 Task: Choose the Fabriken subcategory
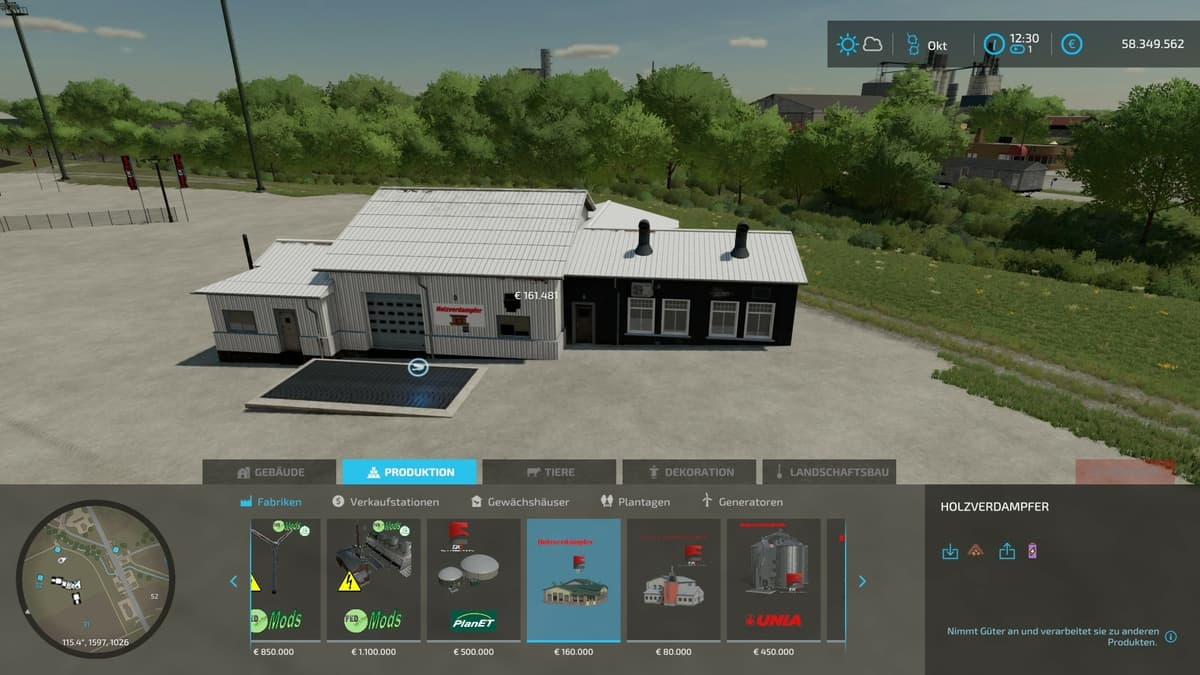click(271, 502)
